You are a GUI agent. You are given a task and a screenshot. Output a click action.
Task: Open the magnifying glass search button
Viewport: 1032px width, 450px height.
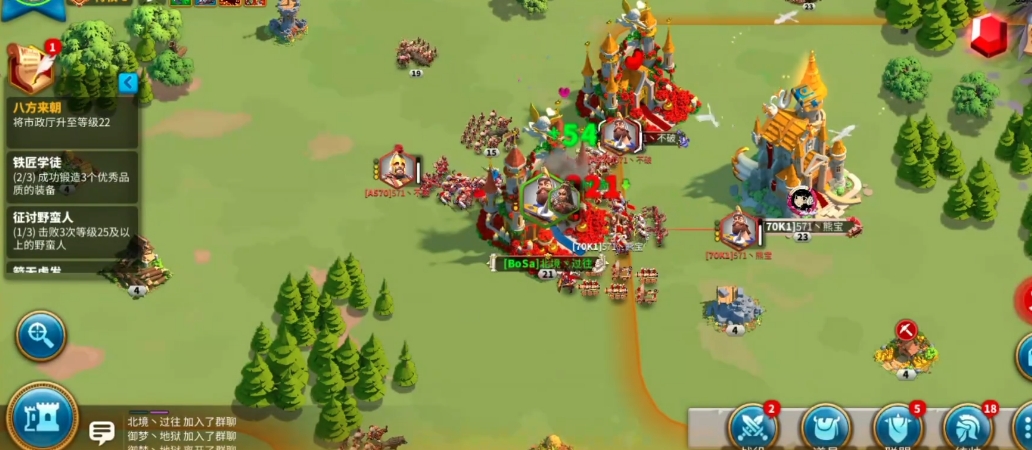click(40, 336)
